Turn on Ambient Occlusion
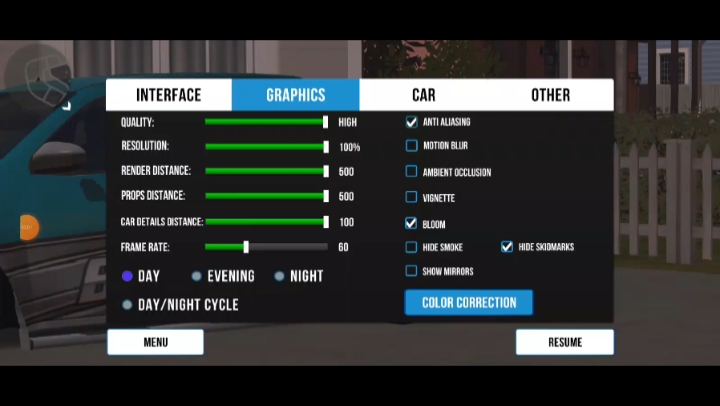720x406 pixels. 411,172
